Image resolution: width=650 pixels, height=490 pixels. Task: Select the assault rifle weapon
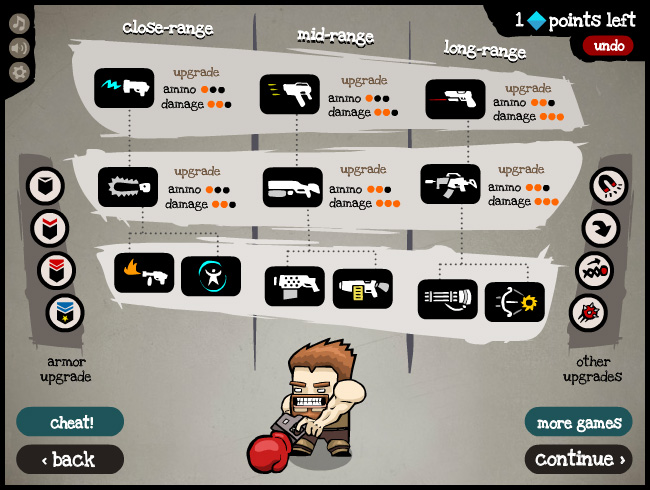(450, 184)
